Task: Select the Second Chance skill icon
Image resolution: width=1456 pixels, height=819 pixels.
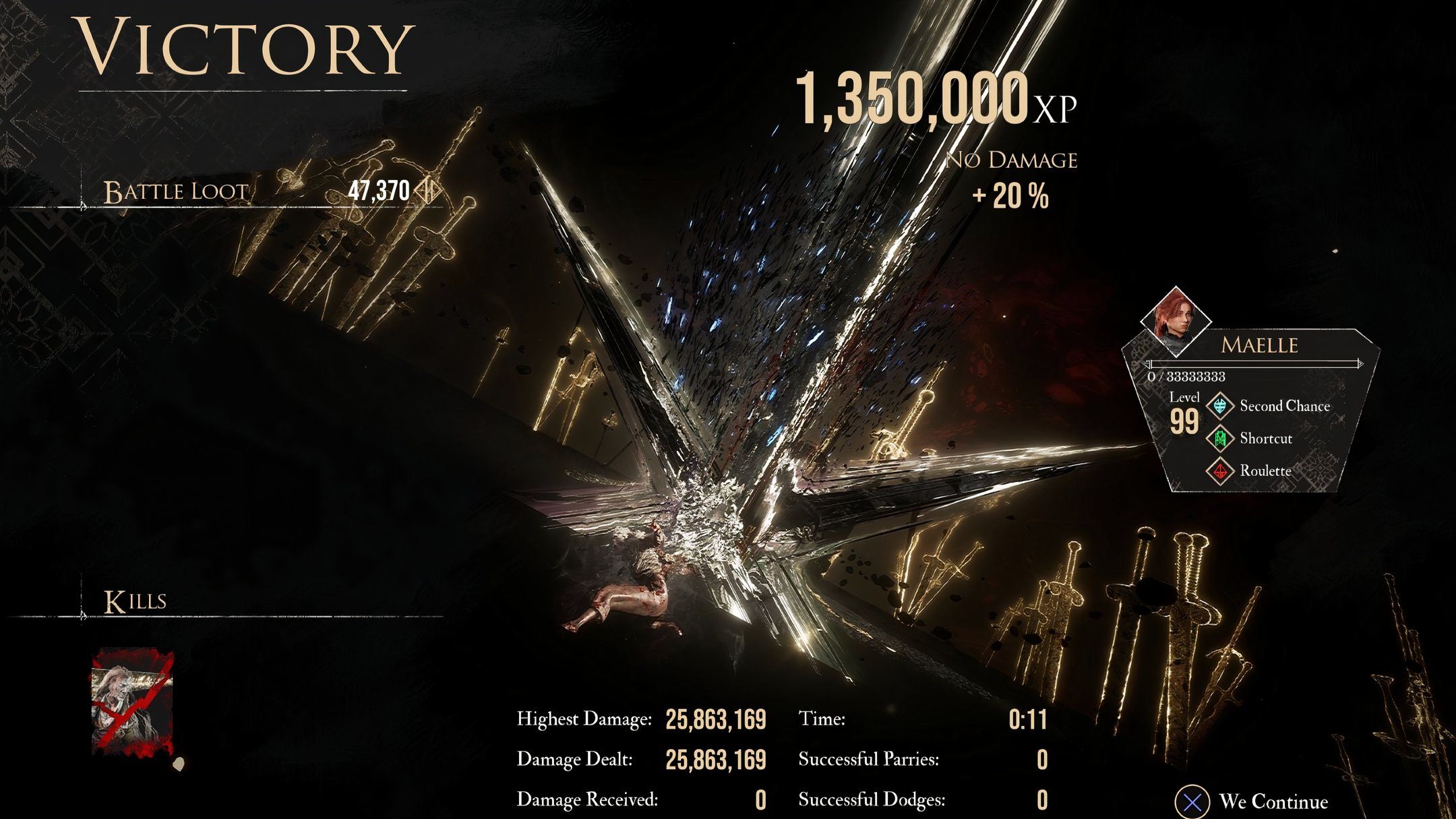Action: pyautogui.click(x=1219, y=406)
